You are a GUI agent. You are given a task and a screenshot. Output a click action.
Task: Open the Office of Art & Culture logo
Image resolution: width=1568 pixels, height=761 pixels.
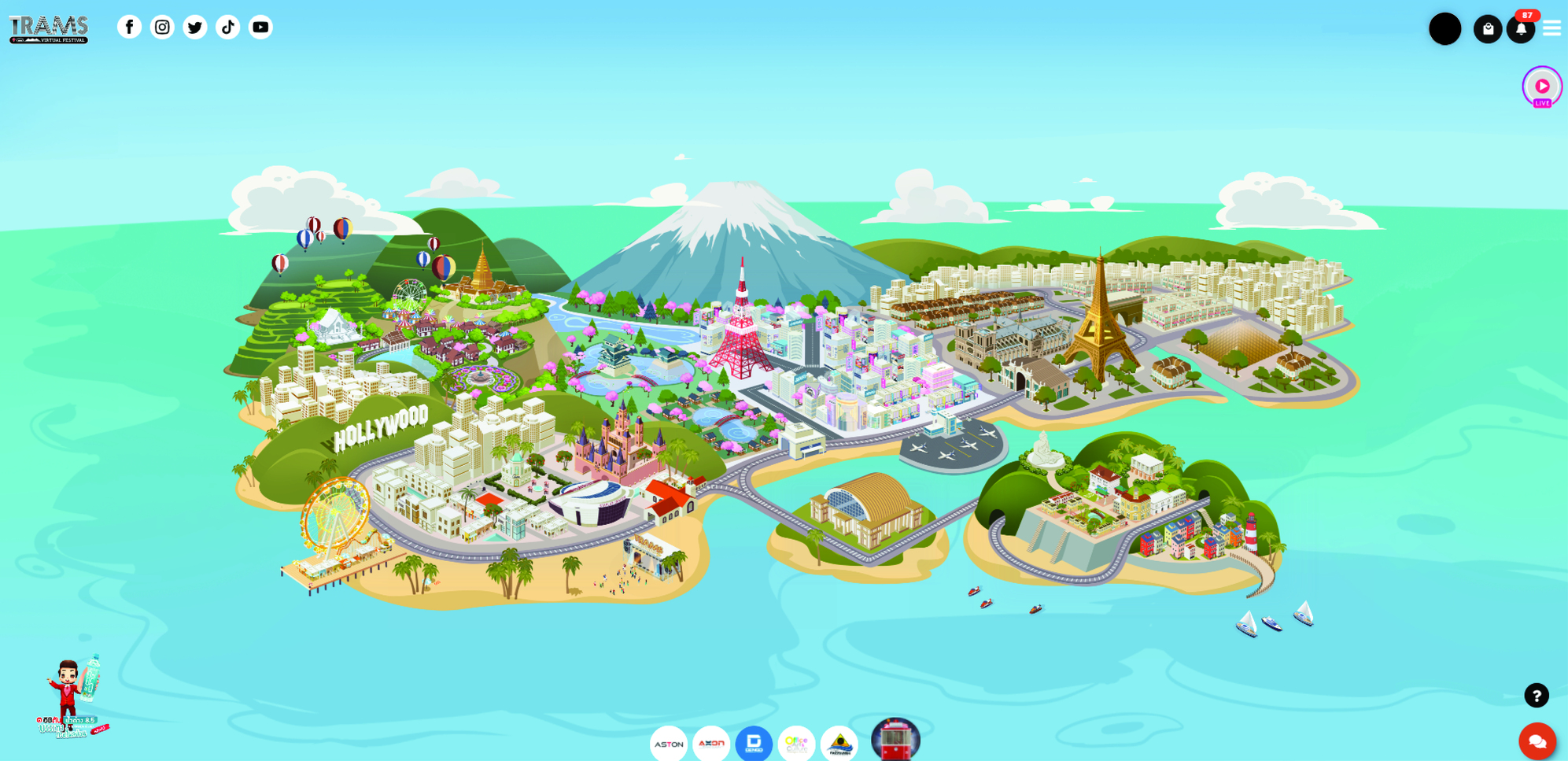point(796,744)
